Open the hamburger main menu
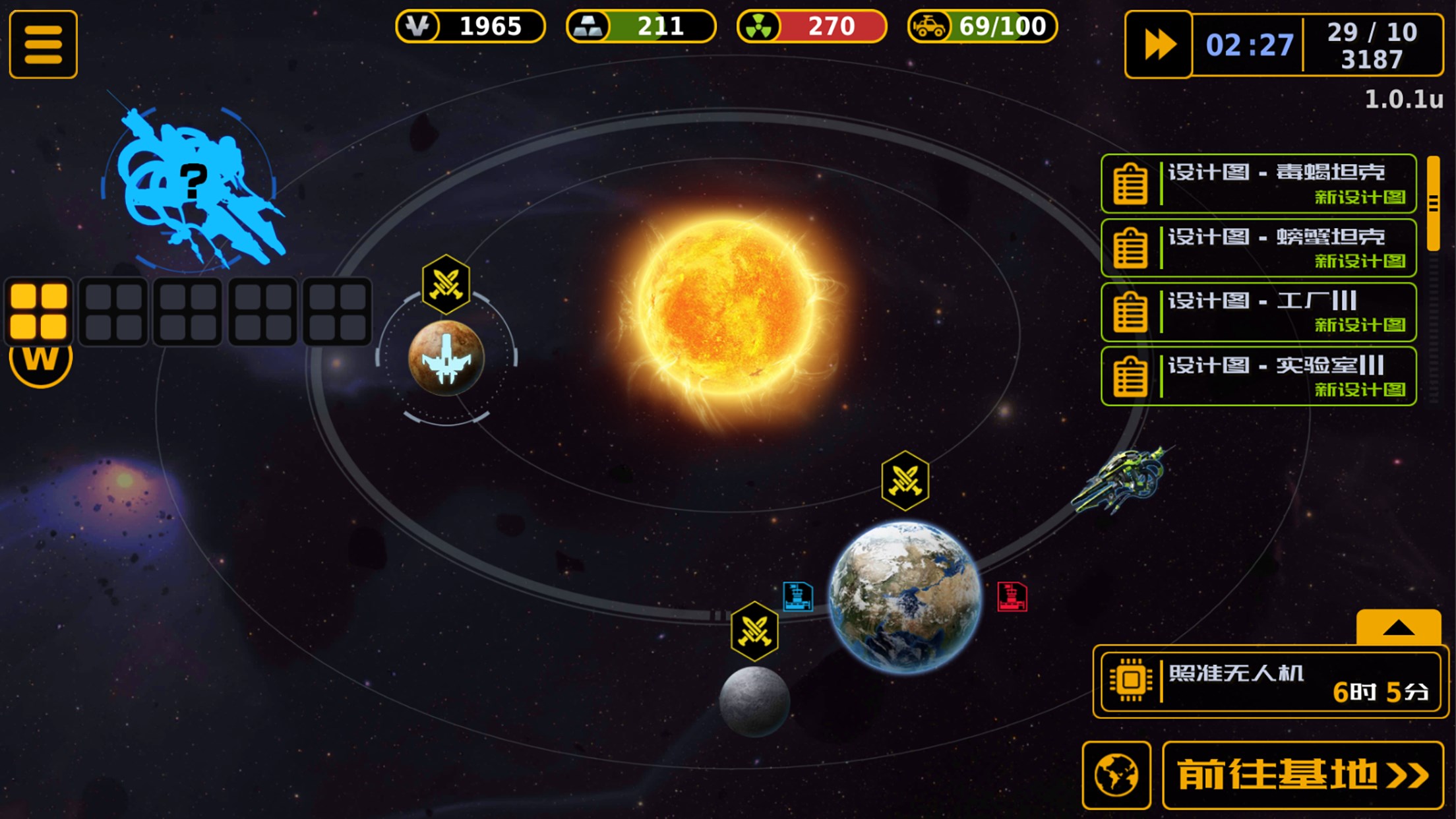 pos(44,45)
